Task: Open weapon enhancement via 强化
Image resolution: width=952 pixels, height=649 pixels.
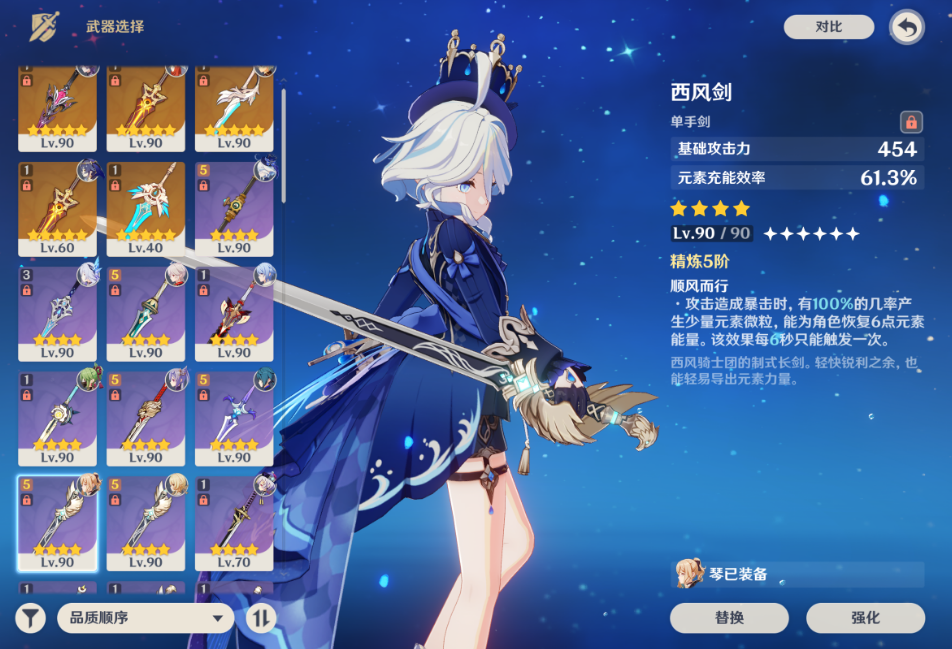Action: click(x=865, y=617)
